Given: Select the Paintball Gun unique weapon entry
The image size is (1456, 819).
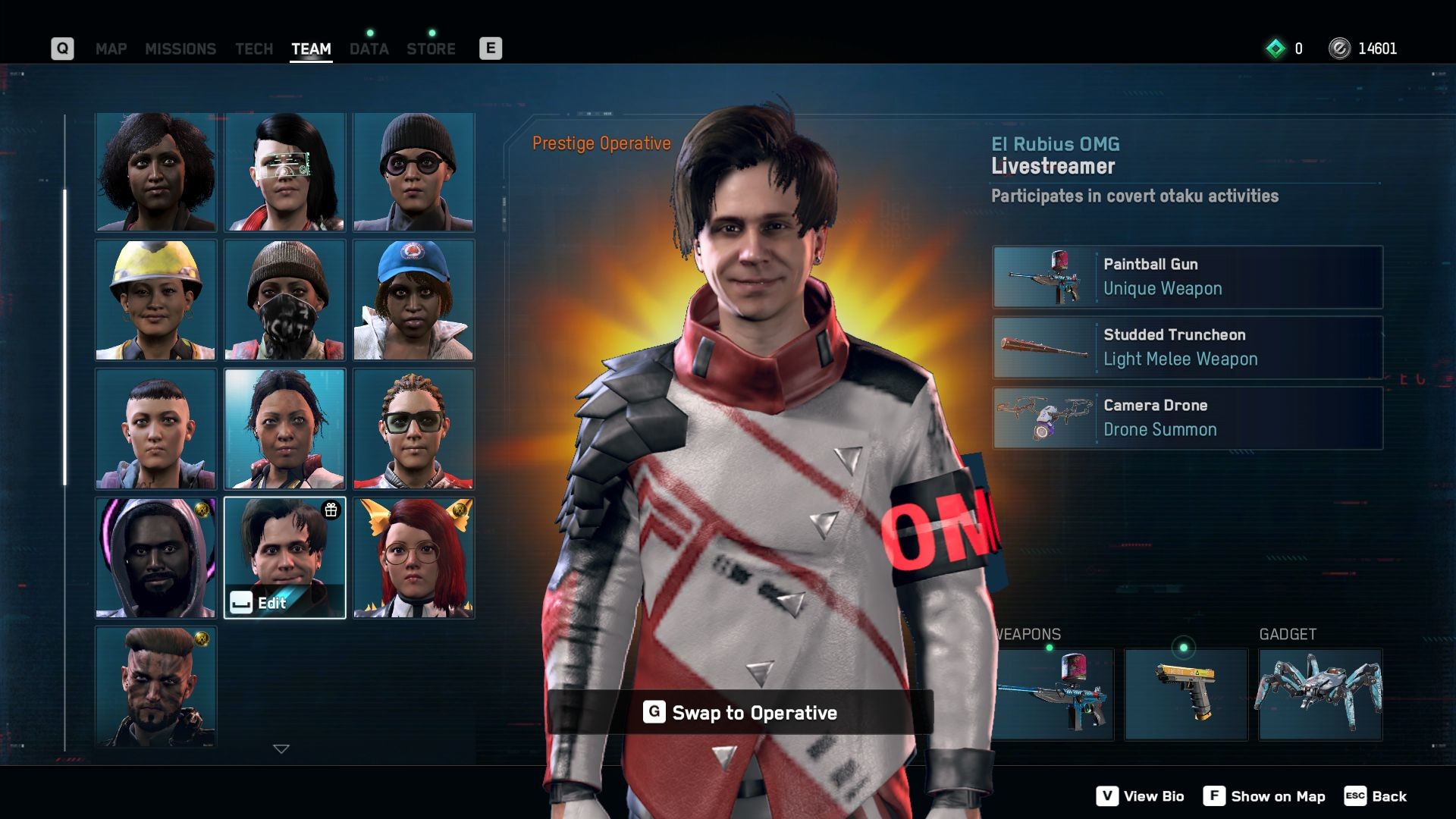Looking at the screenshot, I should coord(1187,277).
